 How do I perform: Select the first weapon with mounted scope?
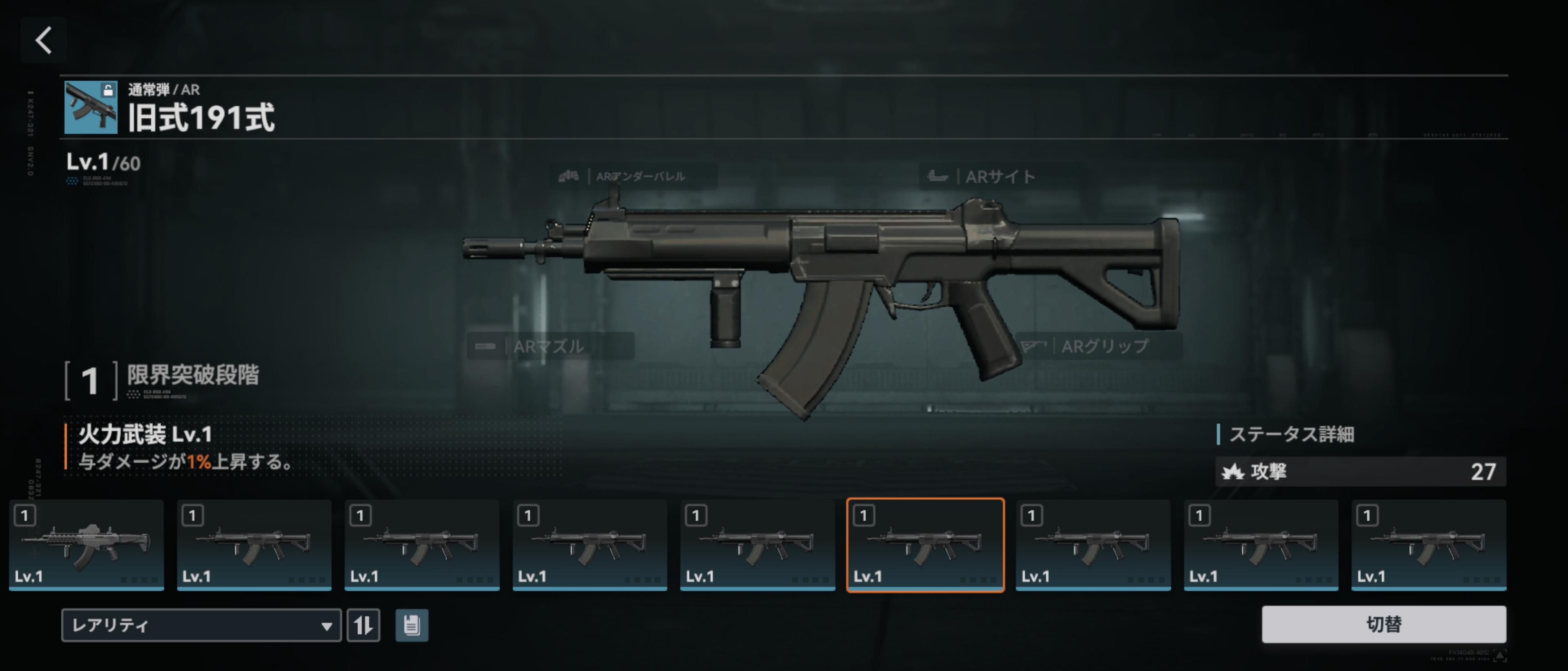tap(87, 545)
